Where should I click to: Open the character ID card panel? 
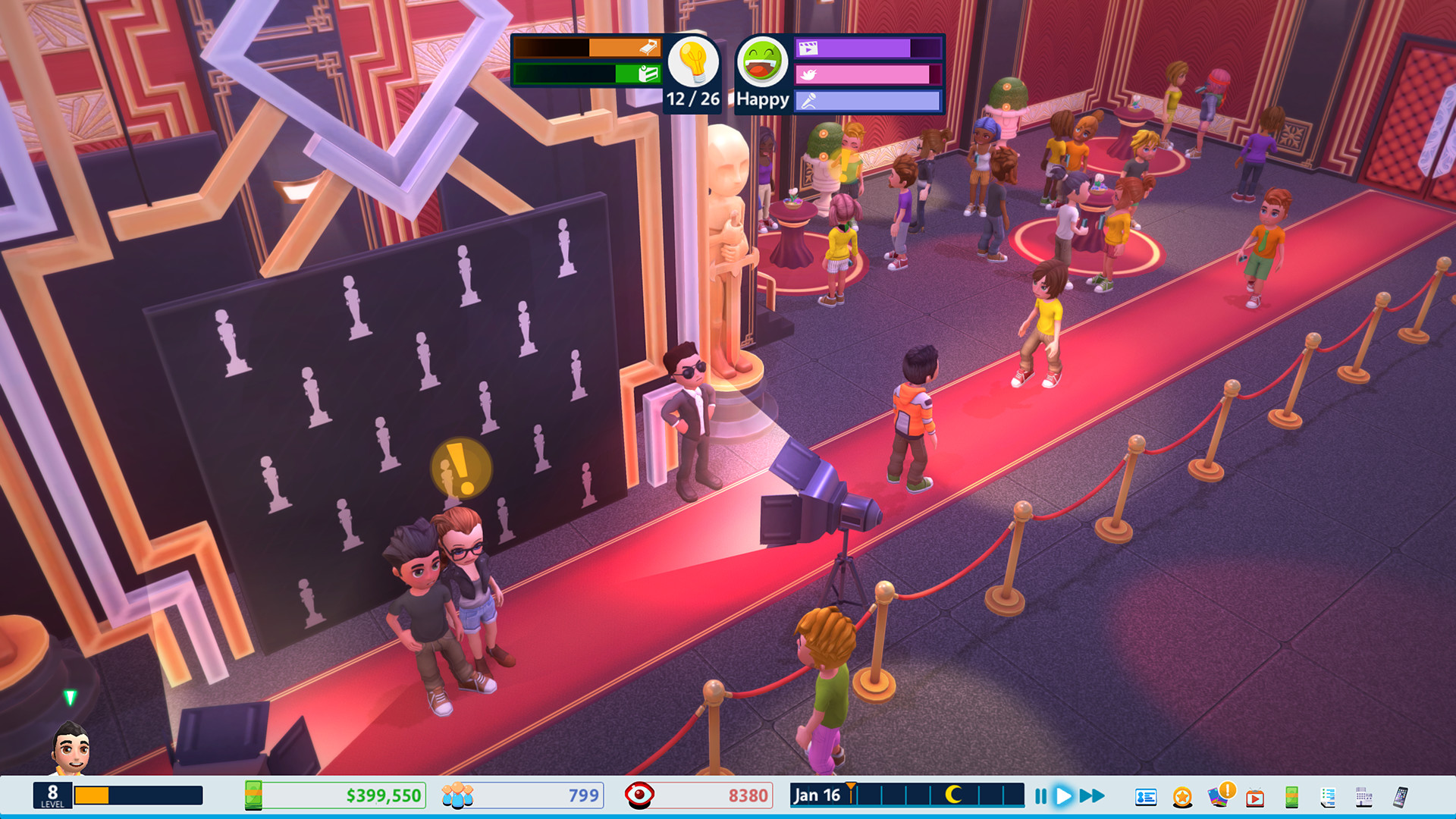click(x=1146, y=796)
